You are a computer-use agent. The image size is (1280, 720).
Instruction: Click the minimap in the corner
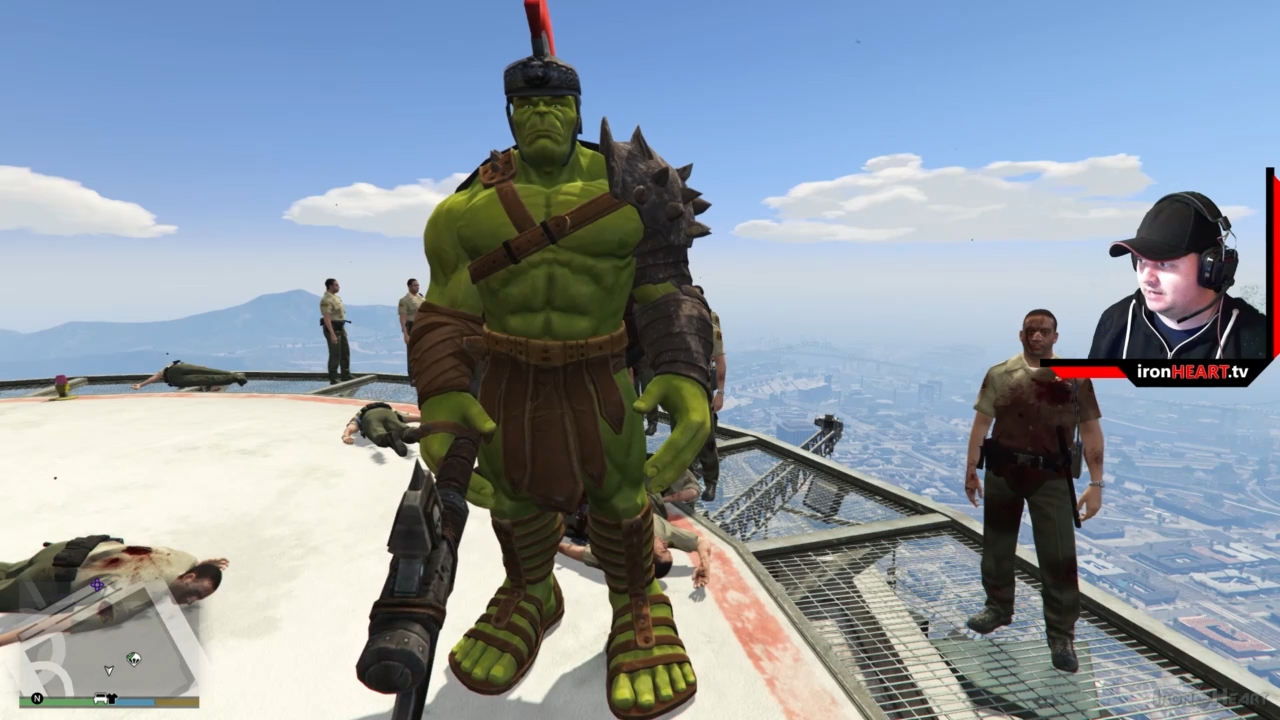coord(108,640)
